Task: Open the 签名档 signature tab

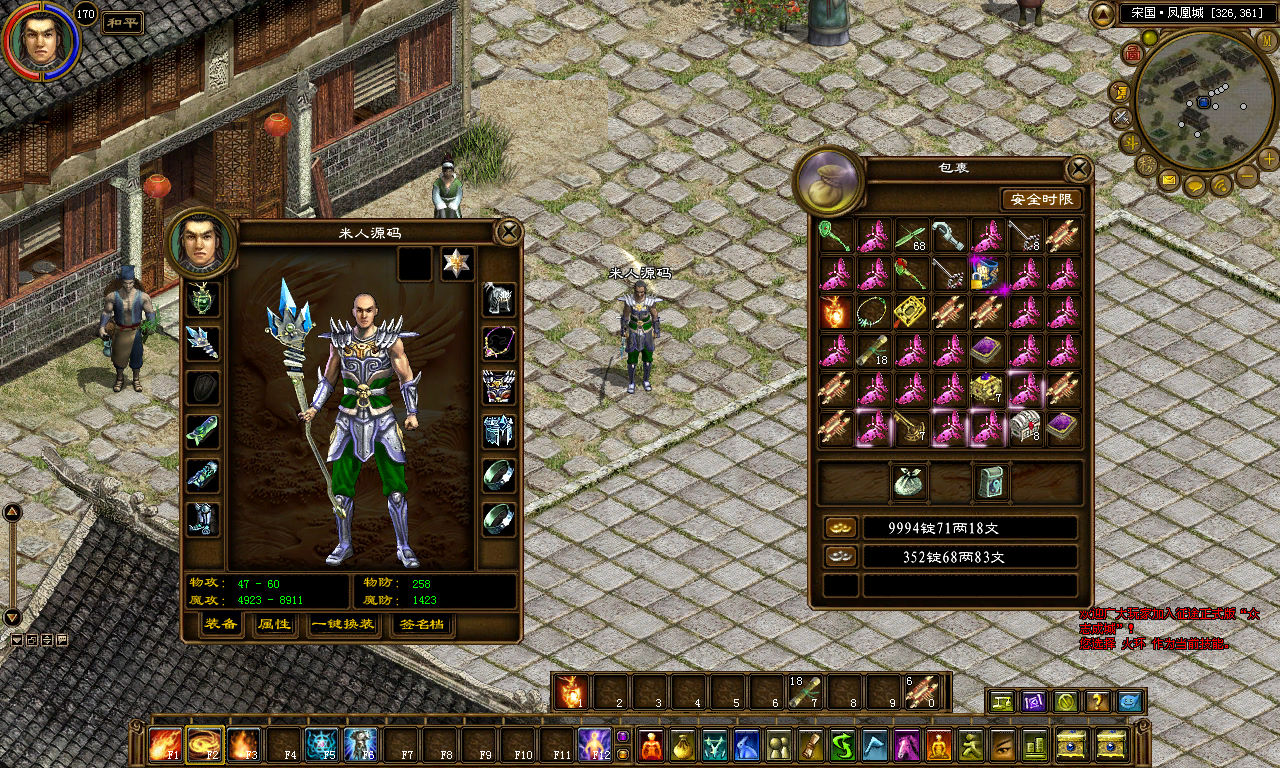Action: 421,625
